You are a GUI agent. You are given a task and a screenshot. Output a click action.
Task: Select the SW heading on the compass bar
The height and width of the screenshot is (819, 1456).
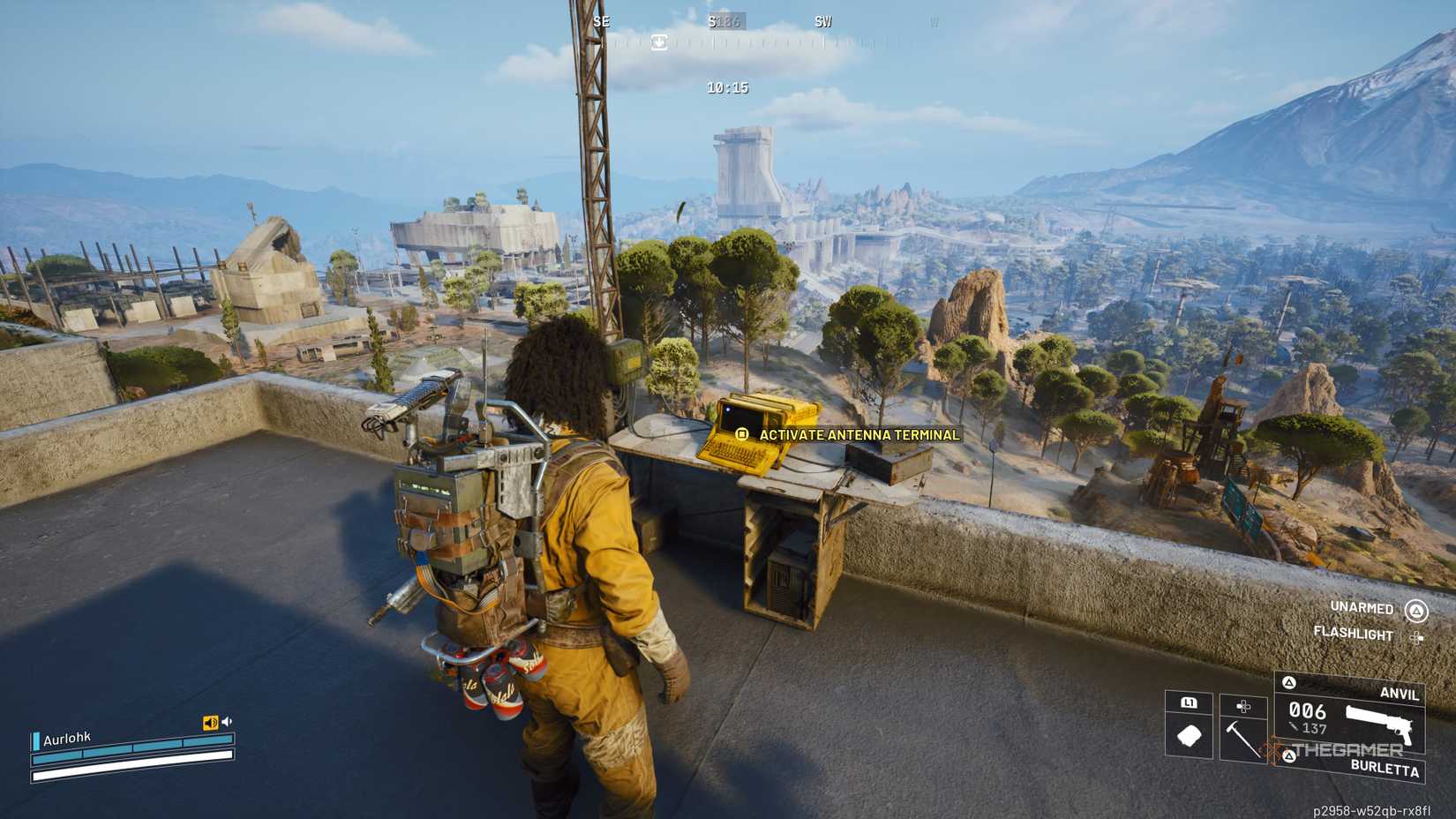822,21
